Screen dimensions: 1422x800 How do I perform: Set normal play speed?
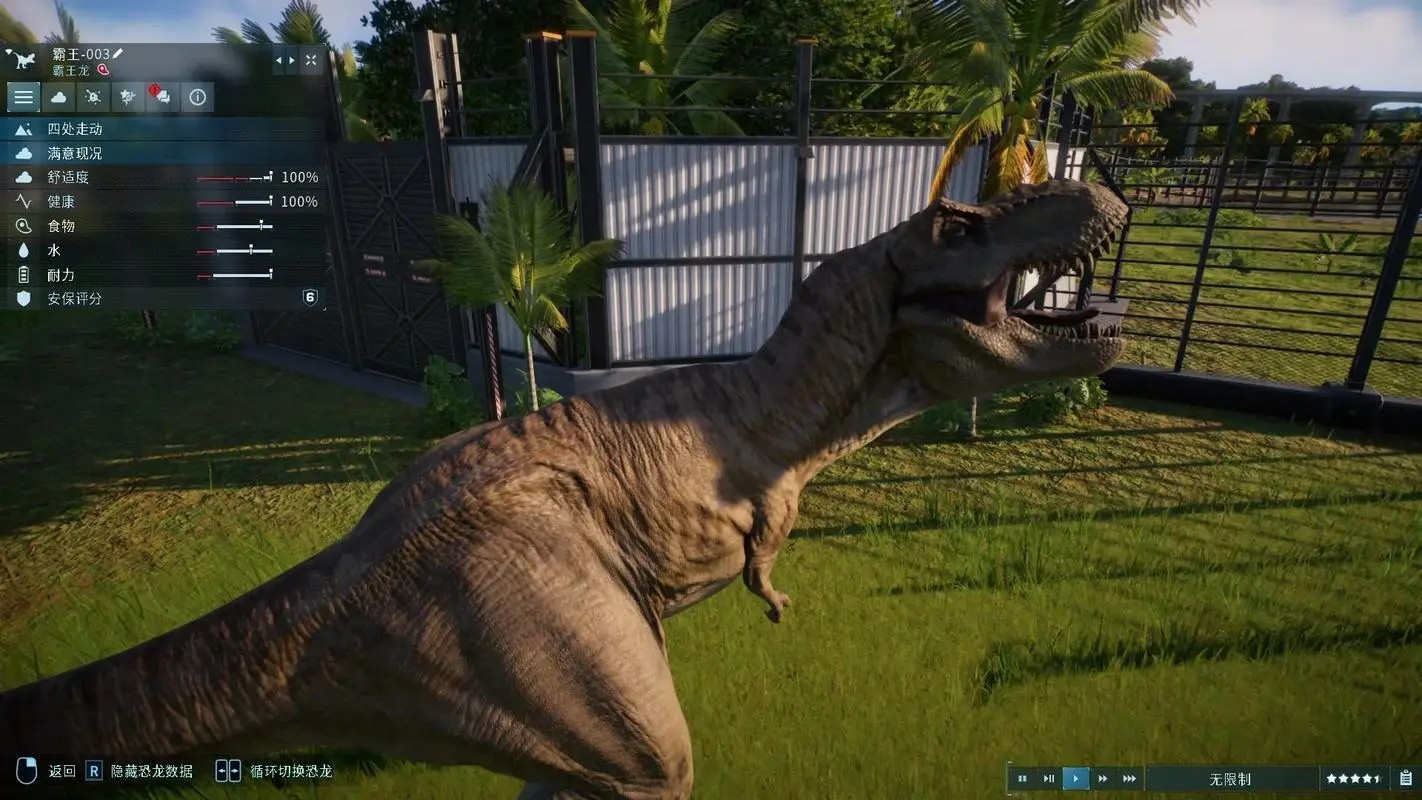[x=1076, y=779]
